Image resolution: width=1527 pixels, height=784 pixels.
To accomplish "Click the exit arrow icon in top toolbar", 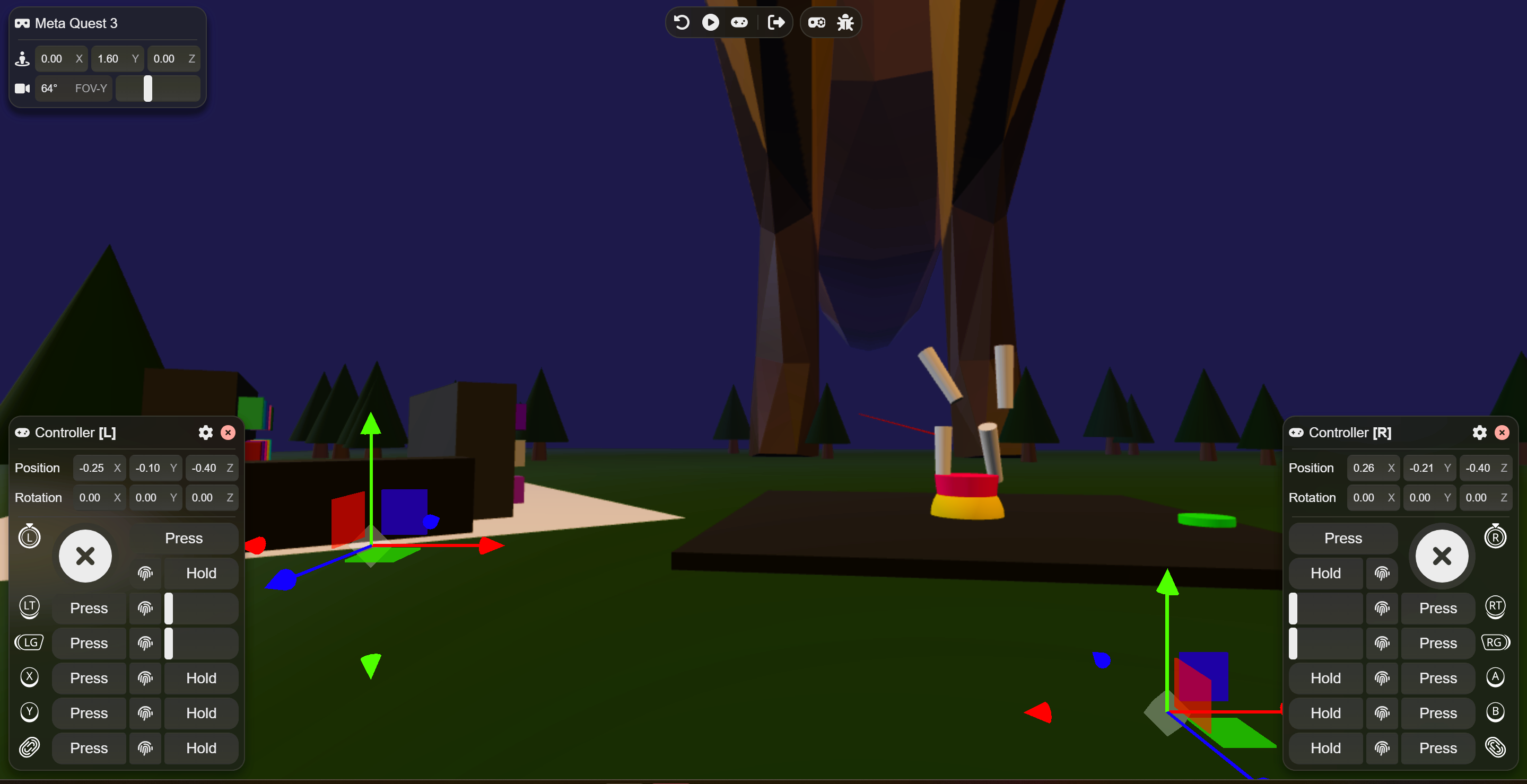I will [776, 22].
